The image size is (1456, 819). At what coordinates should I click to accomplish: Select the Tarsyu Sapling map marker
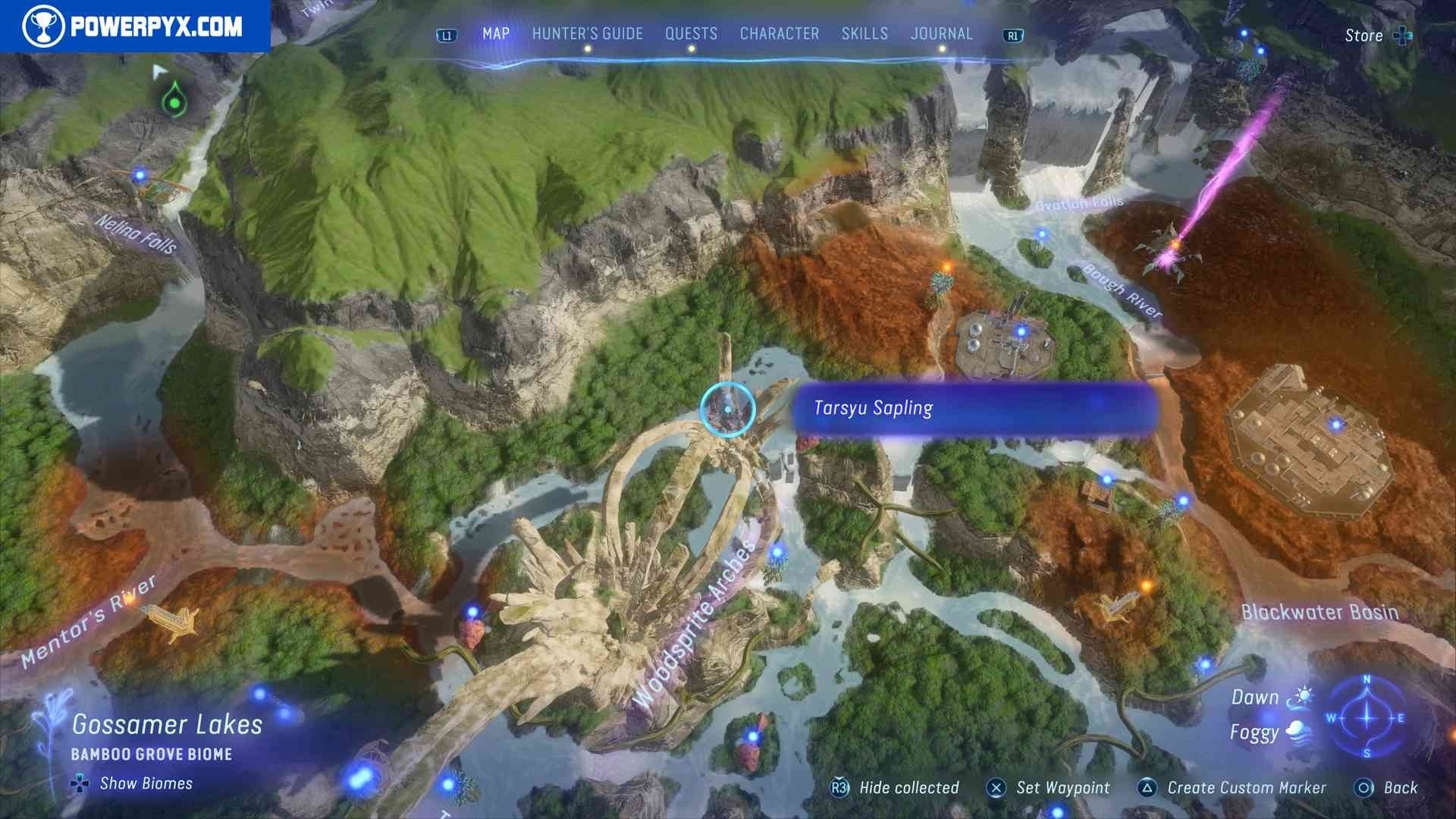coord(727,409)
